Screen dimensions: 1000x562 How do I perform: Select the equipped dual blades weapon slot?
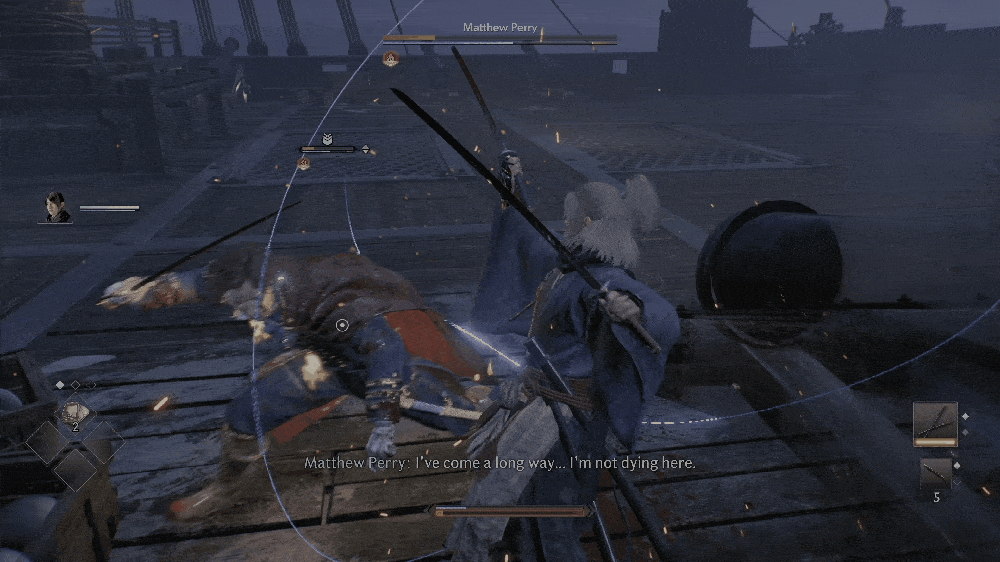[x=935, y=422]
